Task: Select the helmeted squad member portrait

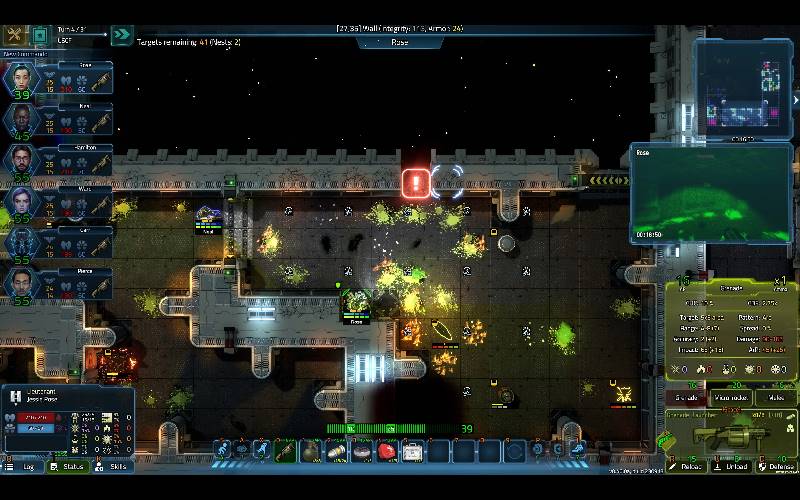Action: point(21,243)
